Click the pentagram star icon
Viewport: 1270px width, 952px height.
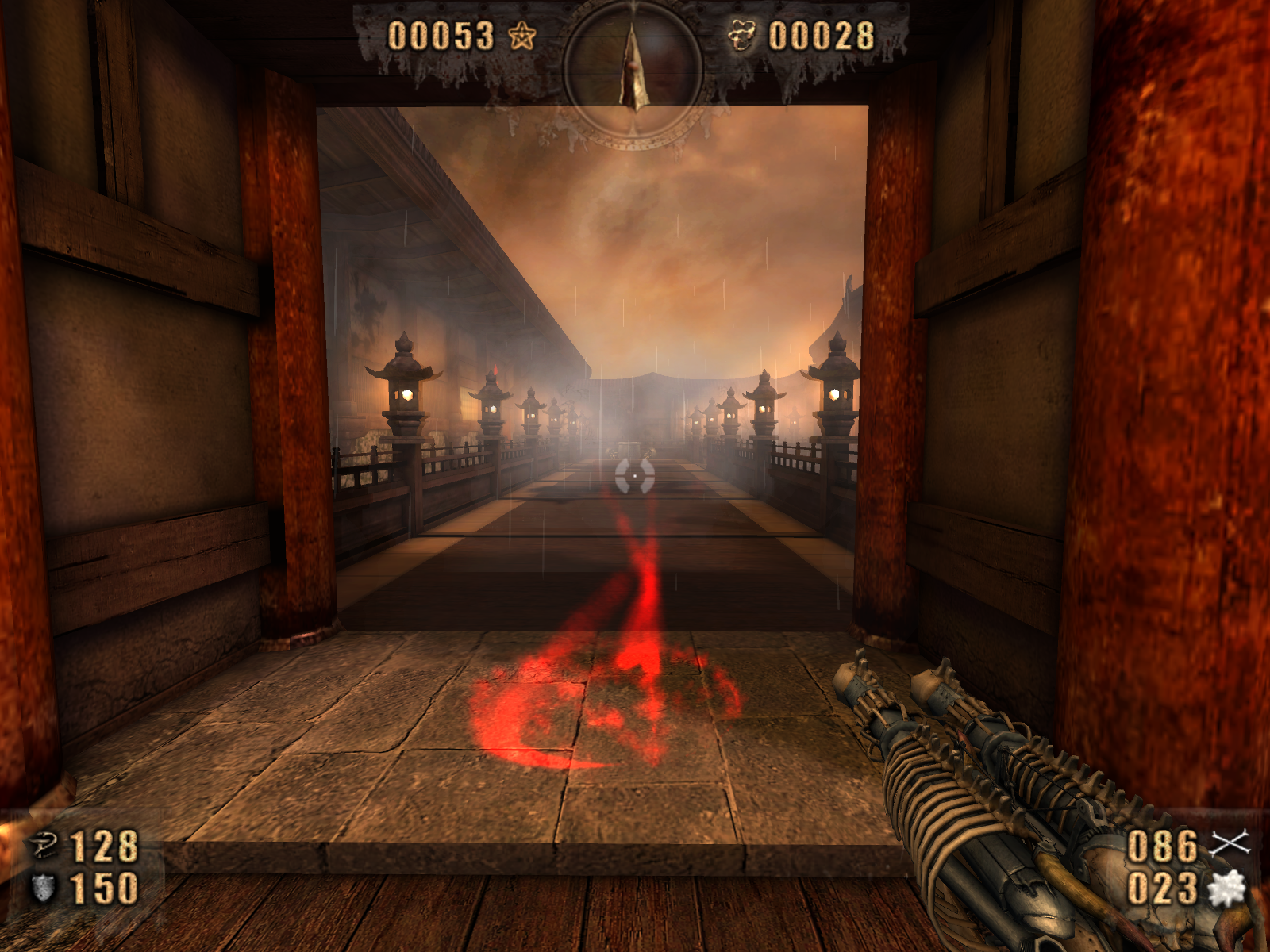click(522, 36)
